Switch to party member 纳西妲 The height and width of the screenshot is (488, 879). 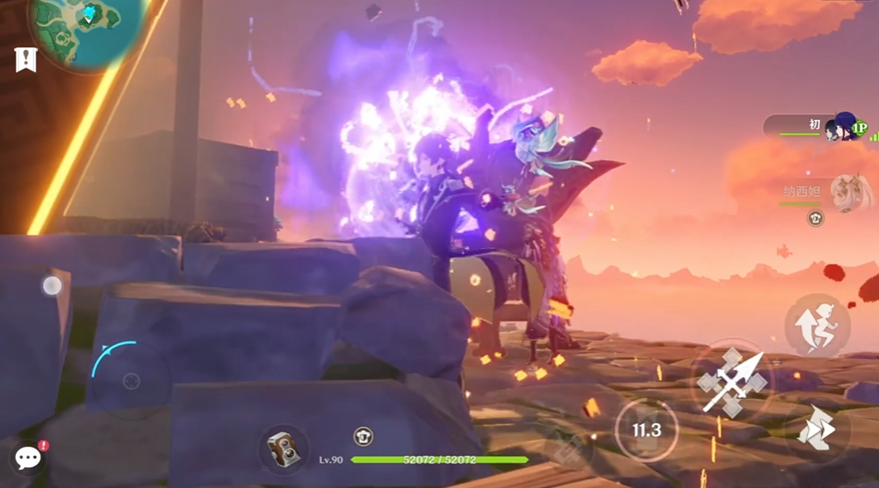pos(848,189)
